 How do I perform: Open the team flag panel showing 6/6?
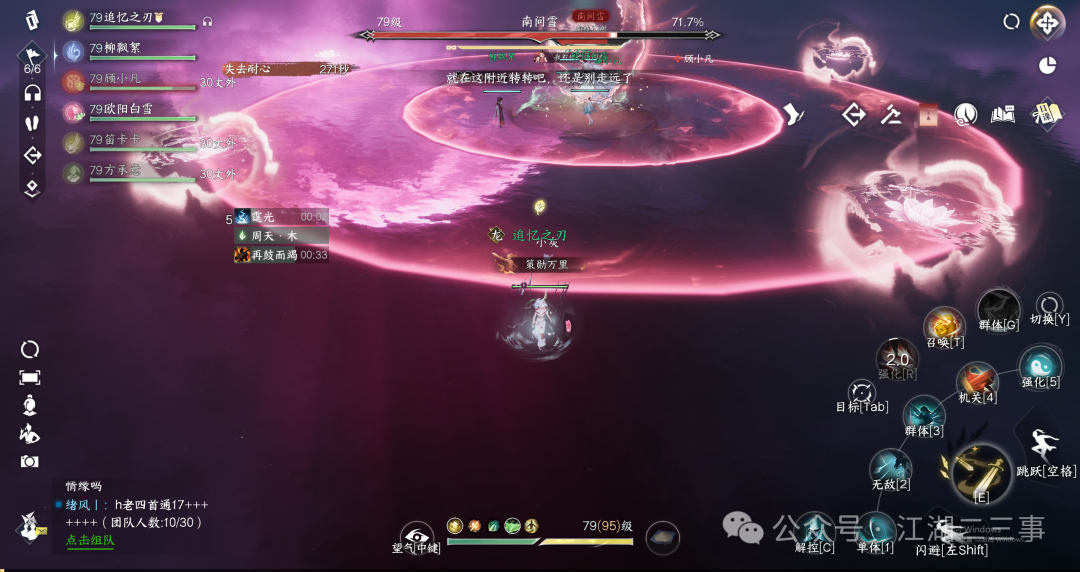point(32,57)
